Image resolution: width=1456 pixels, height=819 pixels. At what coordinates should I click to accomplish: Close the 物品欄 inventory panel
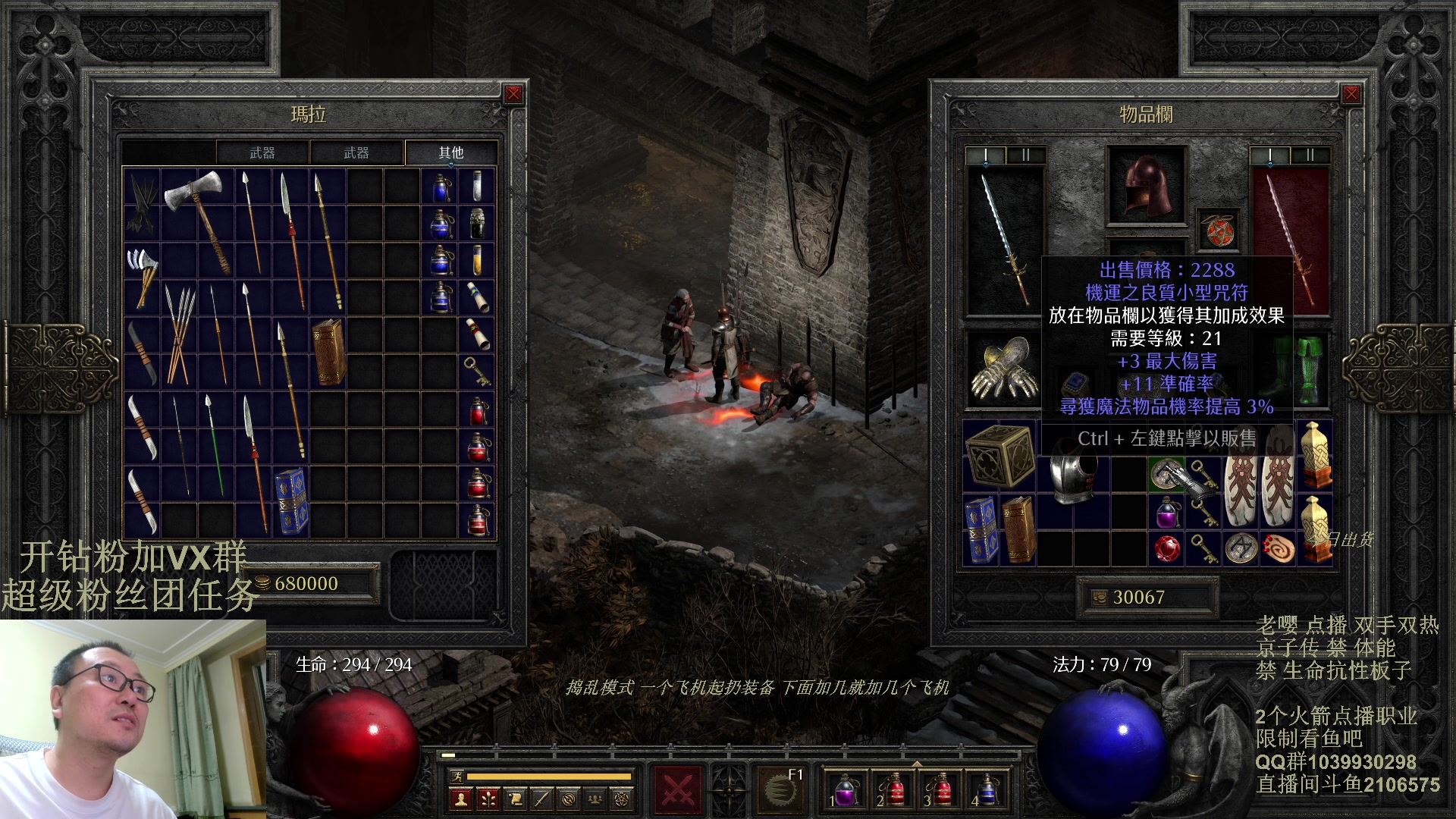pyautogui.click(x=1351, y=94)
